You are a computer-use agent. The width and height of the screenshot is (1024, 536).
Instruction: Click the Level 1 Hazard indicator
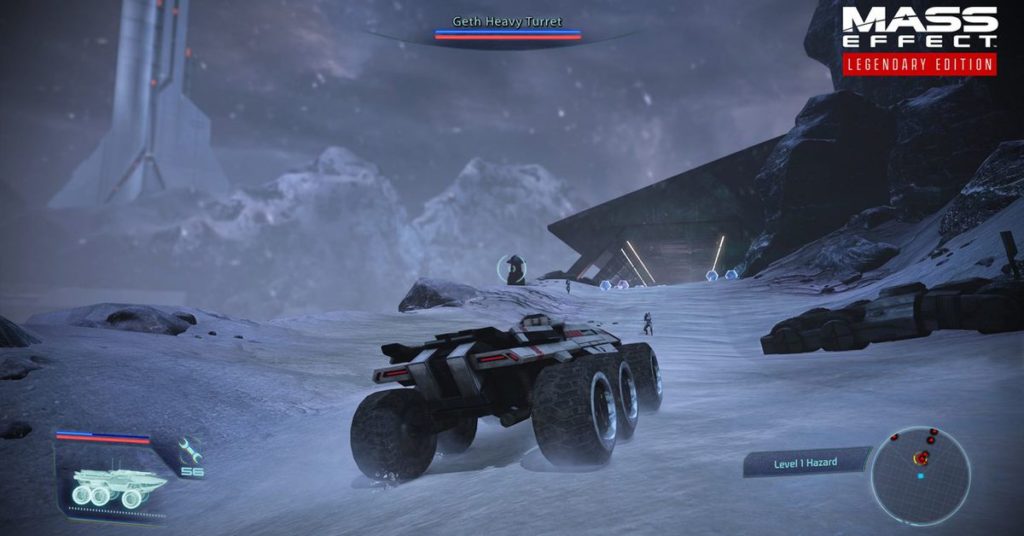click(806, 463)
